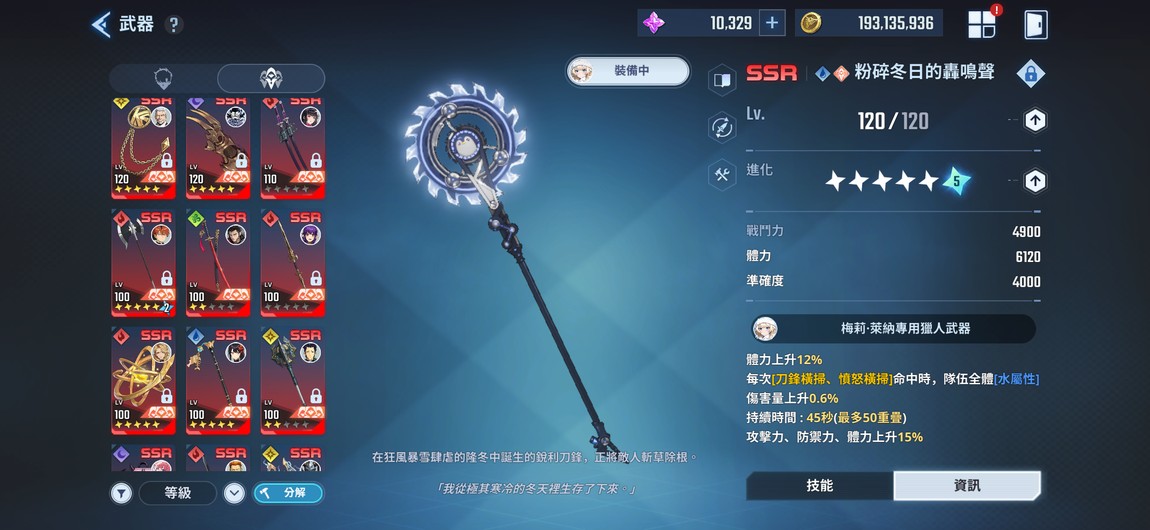Go back from the weapon screen

pyautogui.click(x=101, y=24)
